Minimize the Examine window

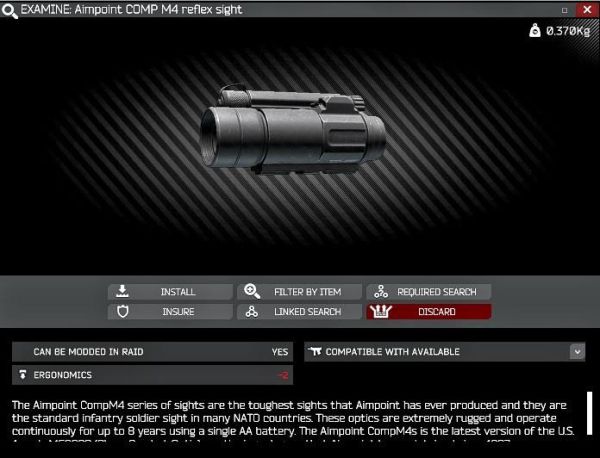[x=566, y=9]
